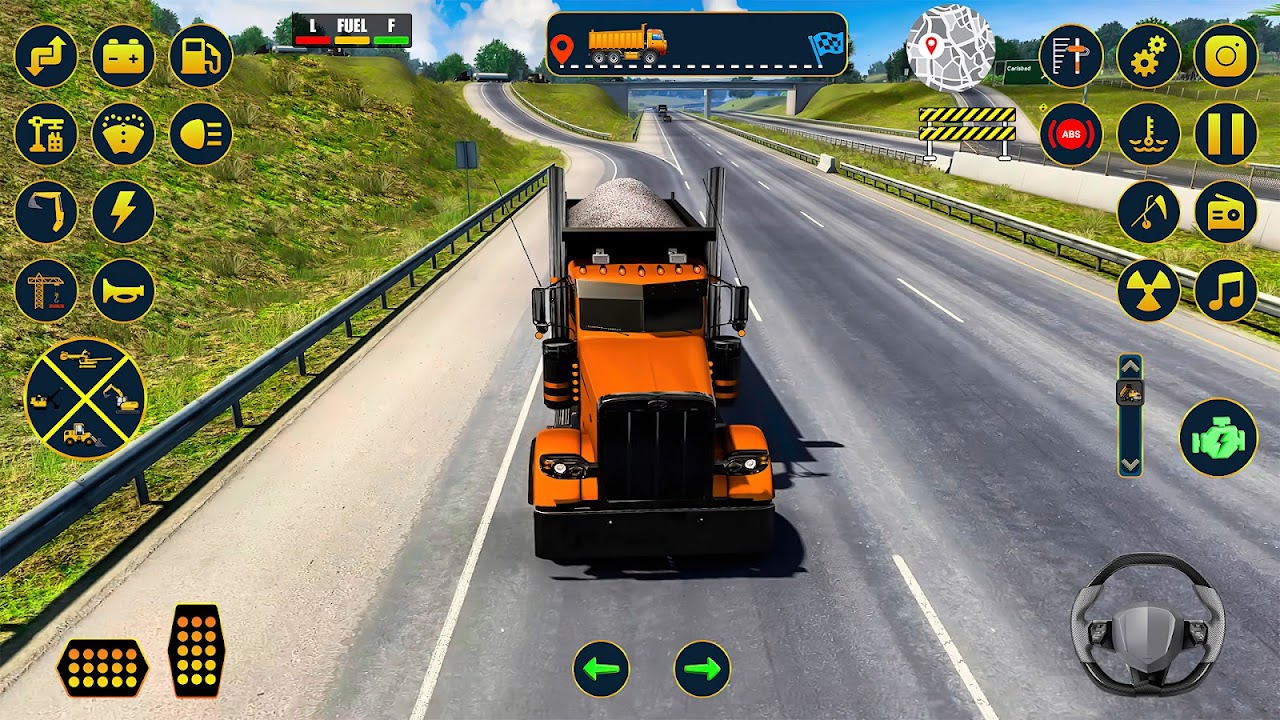The width and height of the screenshot is (1280, 720).
Task: Pause the game
Action: coord(1226,134)
